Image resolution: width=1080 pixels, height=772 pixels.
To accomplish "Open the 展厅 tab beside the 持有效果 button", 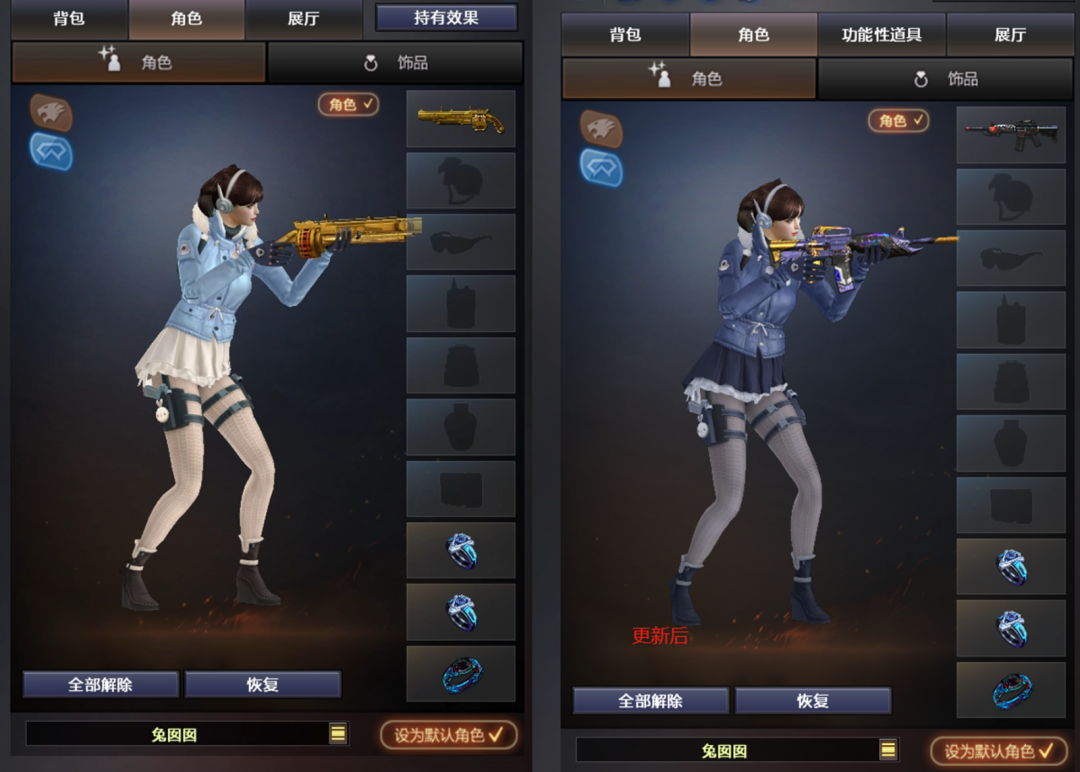I will tap(303, 19).
